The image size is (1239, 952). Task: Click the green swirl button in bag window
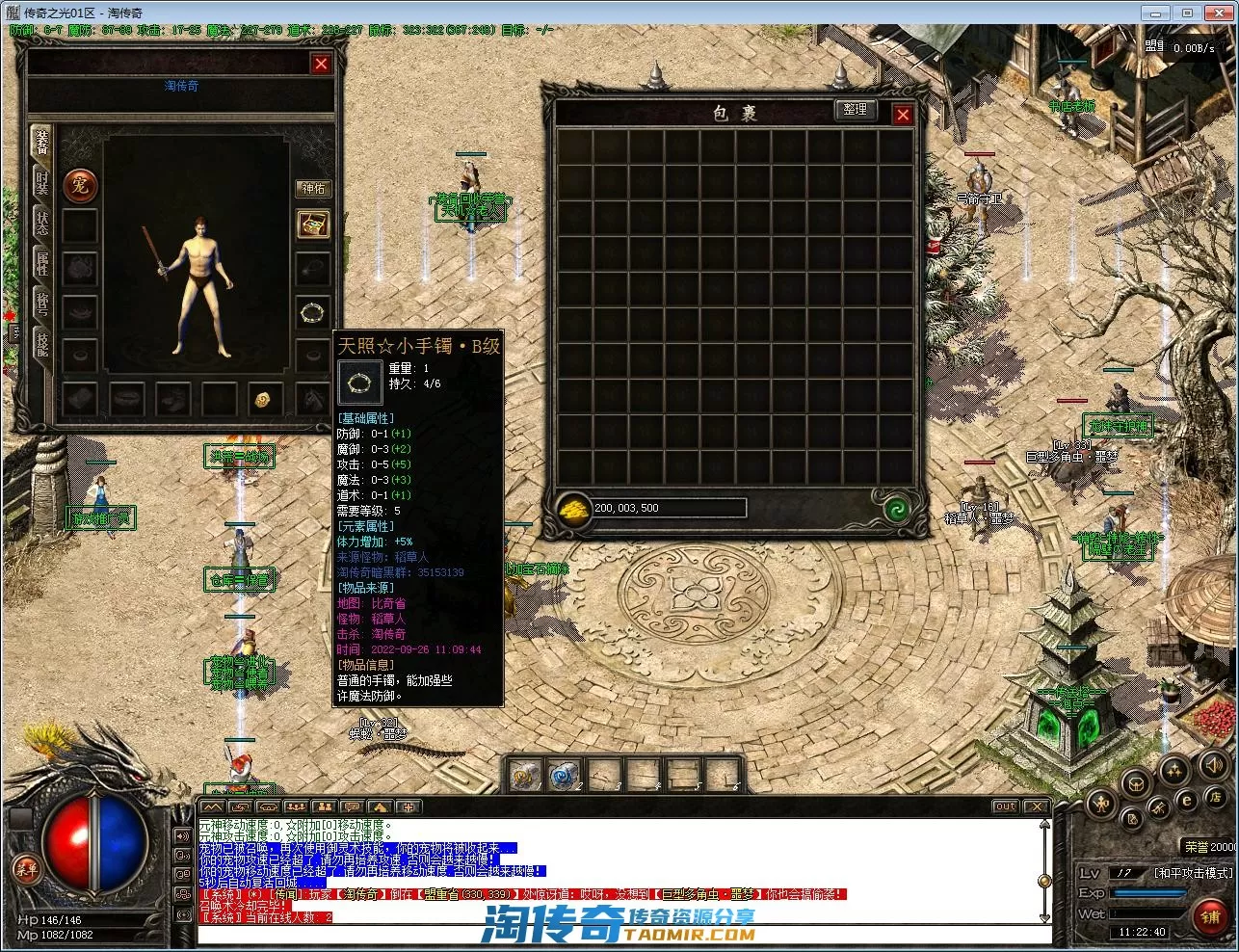(x=897, y=507)
